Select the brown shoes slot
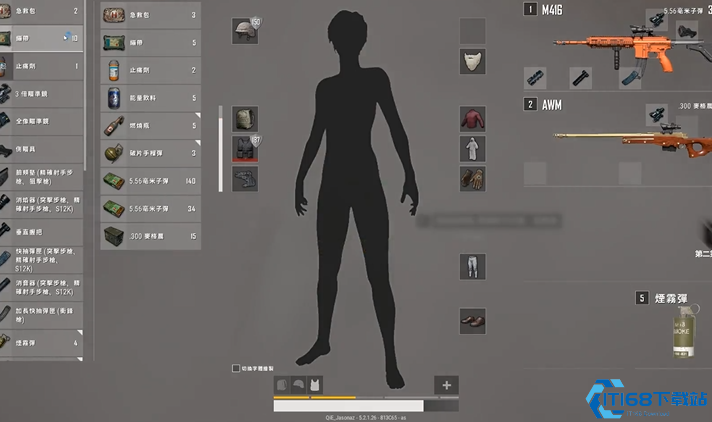This screenshot has height=422, width=712. [472, 321]
